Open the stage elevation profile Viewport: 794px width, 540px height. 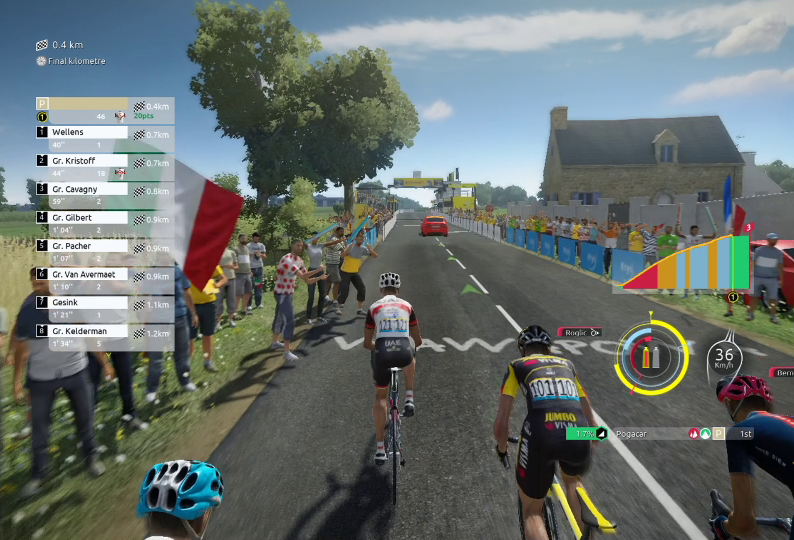coord(685,262)
